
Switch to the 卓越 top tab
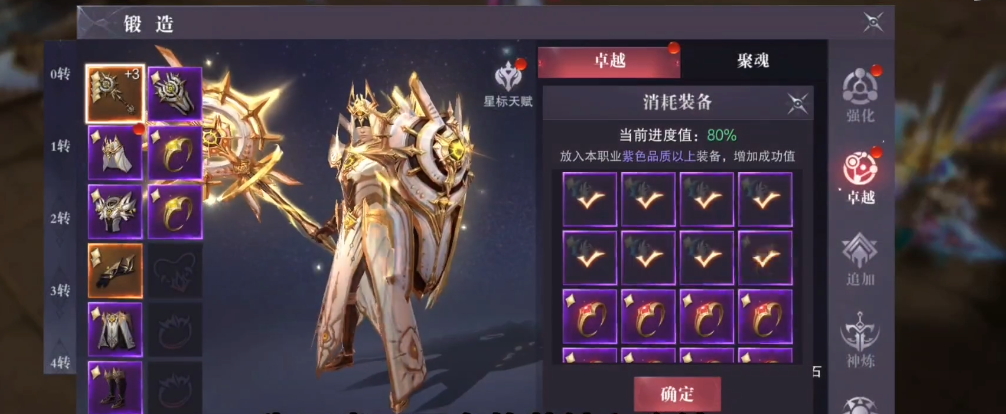609,61
